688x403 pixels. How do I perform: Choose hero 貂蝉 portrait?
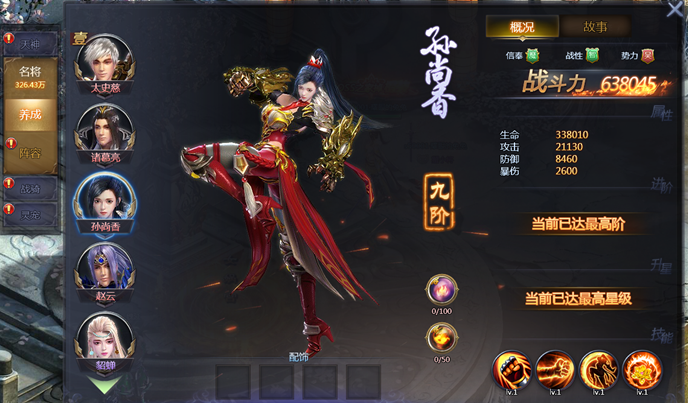(x=105, y=339)
